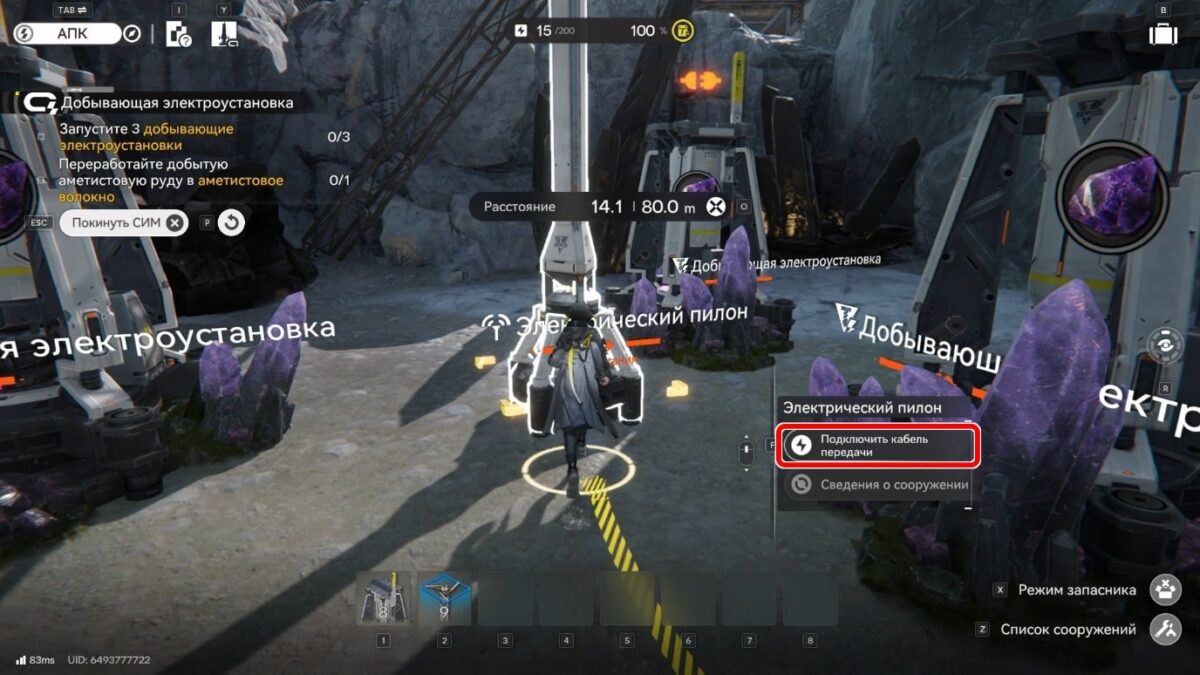Show the Список сооружений list

(x=1165, y=630)
